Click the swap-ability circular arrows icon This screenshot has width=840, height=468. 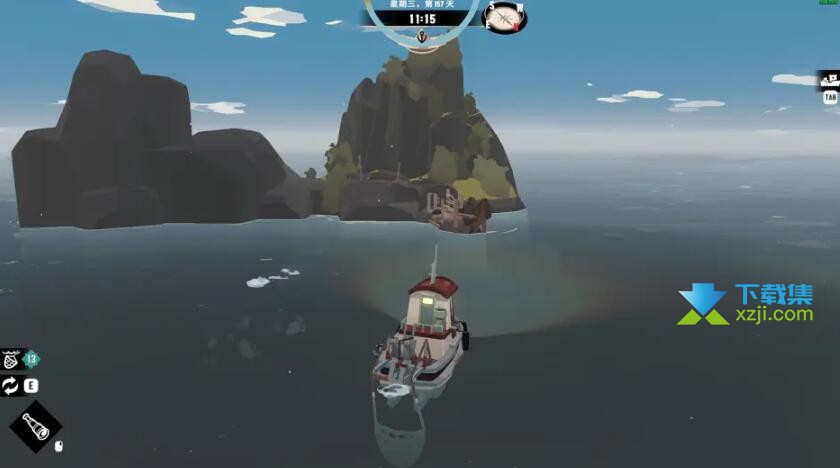(11, 385)
